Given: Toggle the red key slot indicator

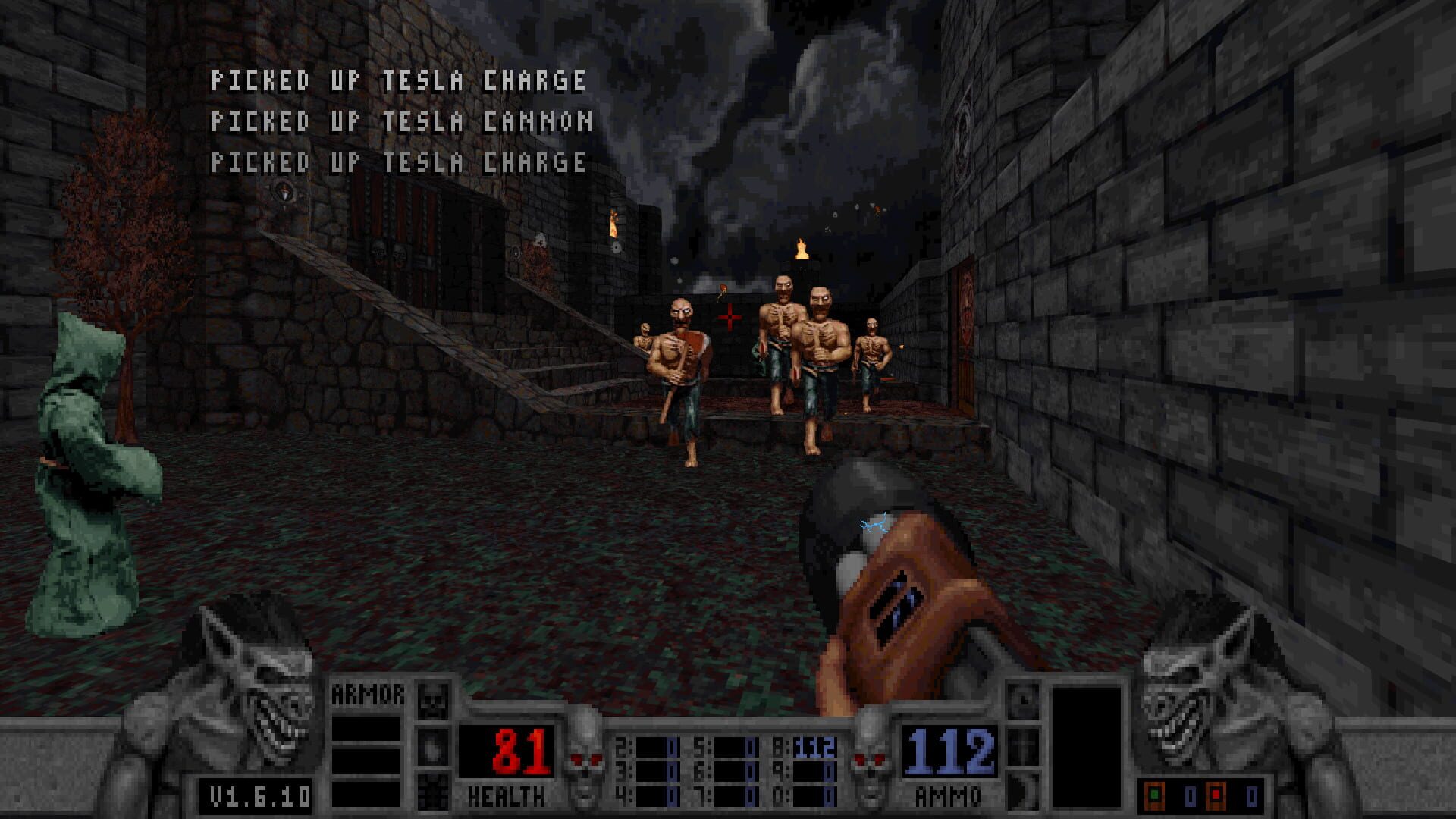Looking at the screenshot, I should (1216, 794).
